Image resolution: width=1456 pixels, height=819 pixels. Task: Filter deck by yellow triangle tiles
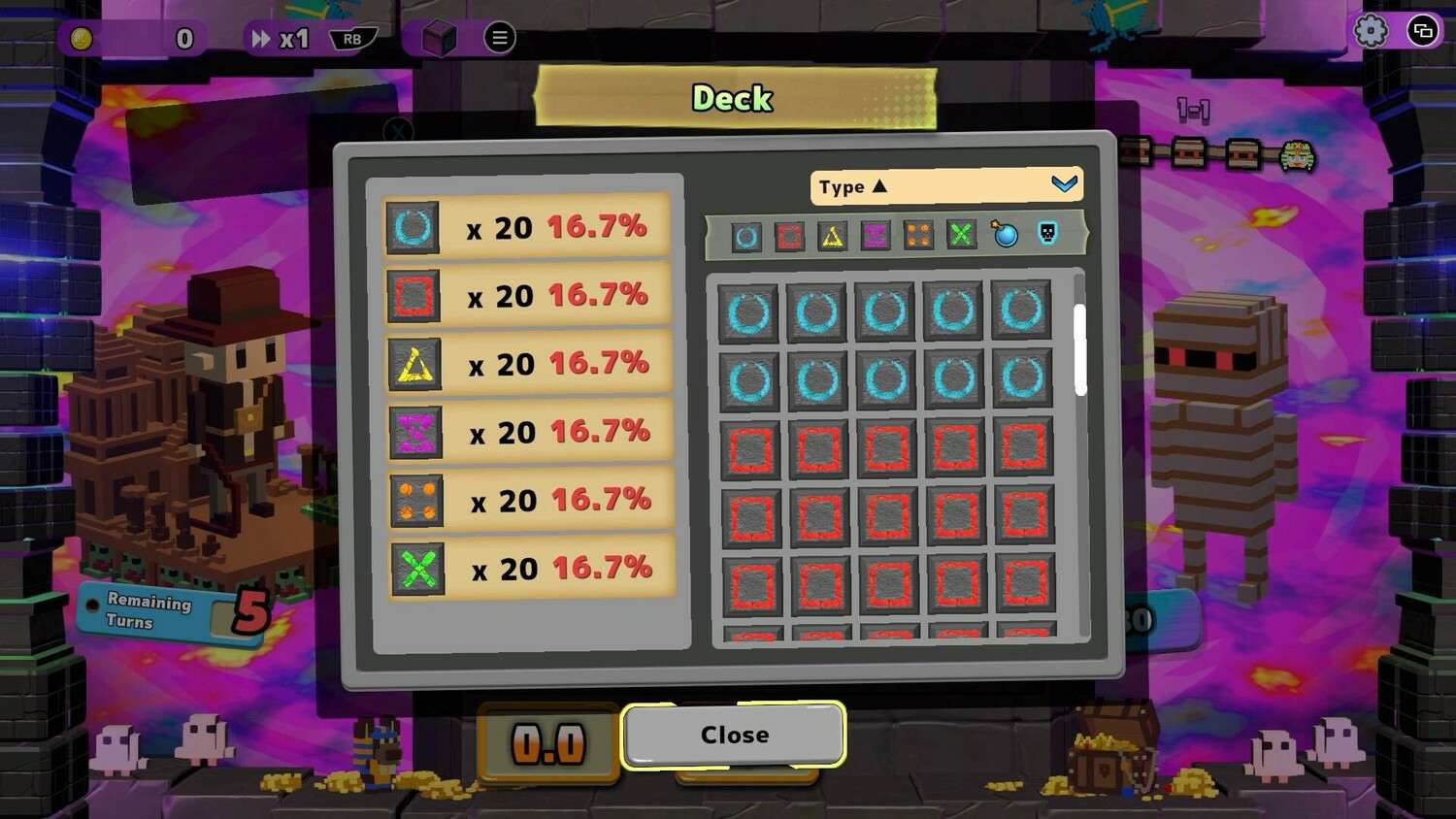click(x=832, y=236)
